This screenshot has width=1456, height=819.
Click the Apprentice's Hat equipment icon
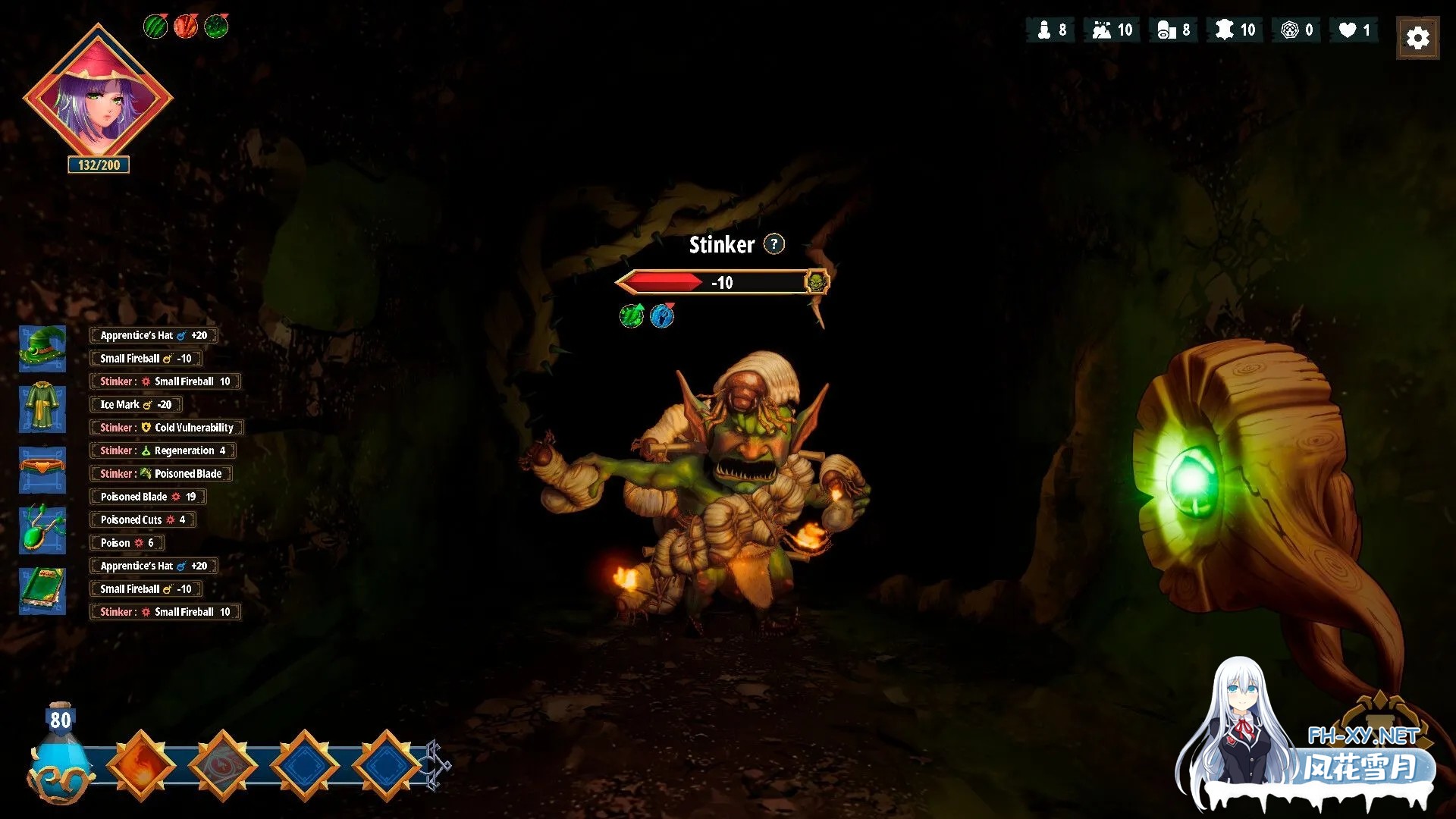pyautogui.click(x=42, y=348)
